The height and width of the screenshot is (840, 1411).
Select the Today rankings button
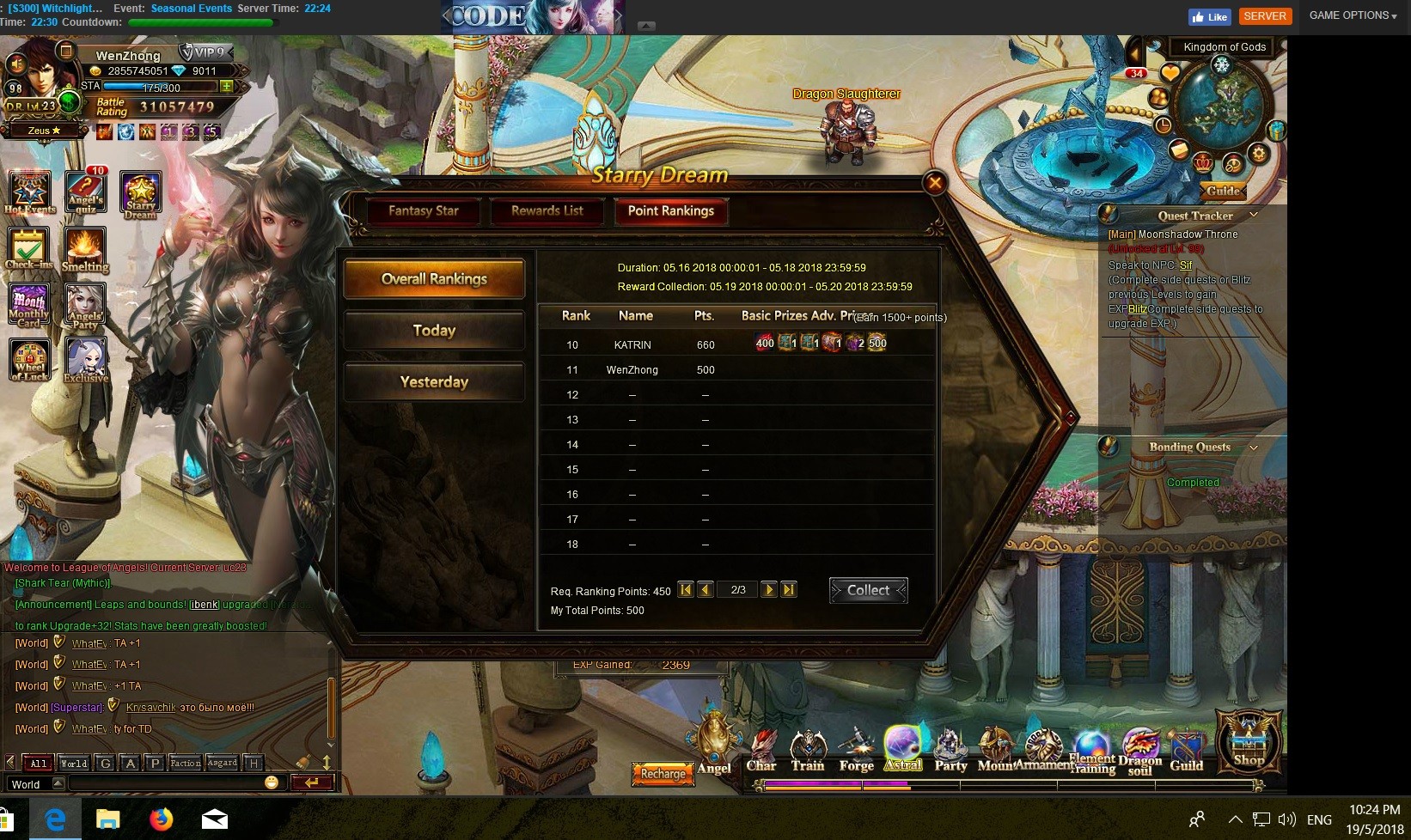coord(434,331)
